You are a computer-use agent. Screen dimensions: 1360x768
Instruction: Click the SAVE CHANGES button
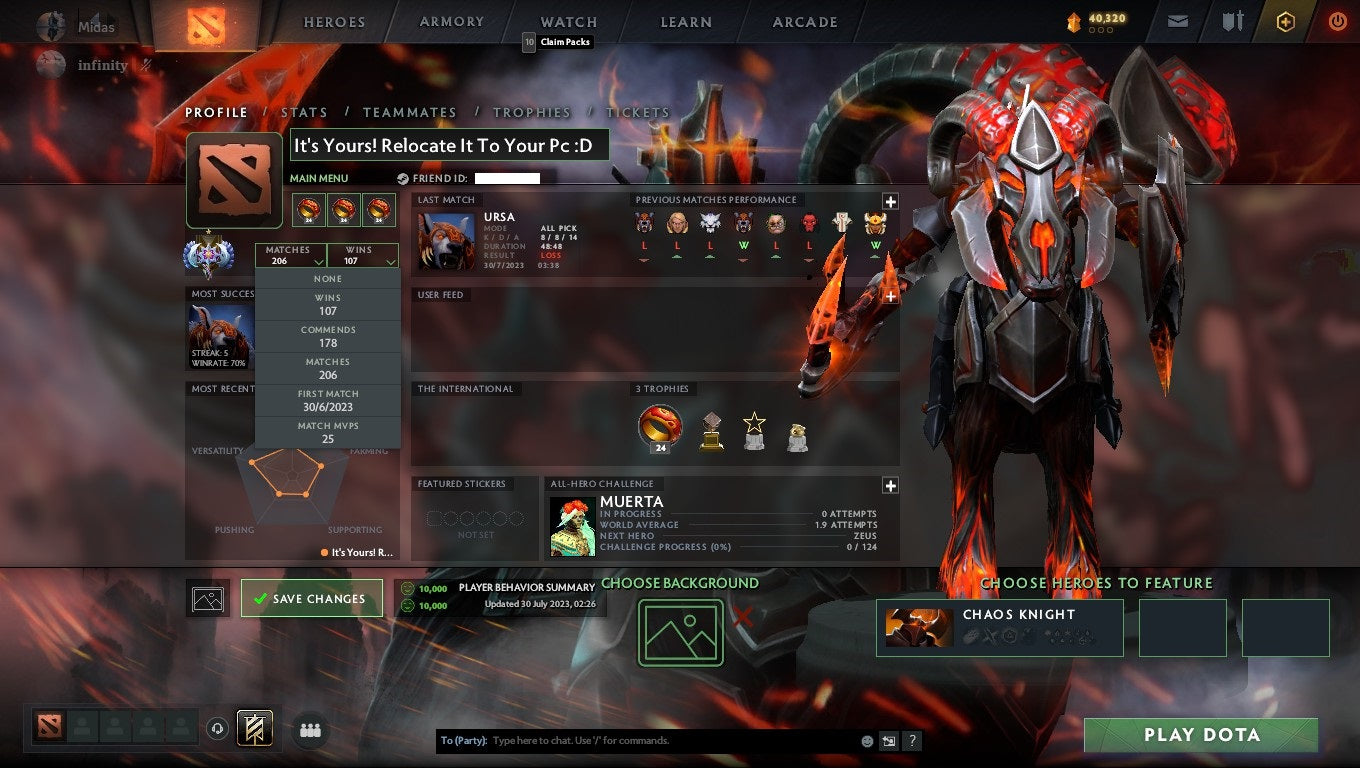tap(312, 598)
